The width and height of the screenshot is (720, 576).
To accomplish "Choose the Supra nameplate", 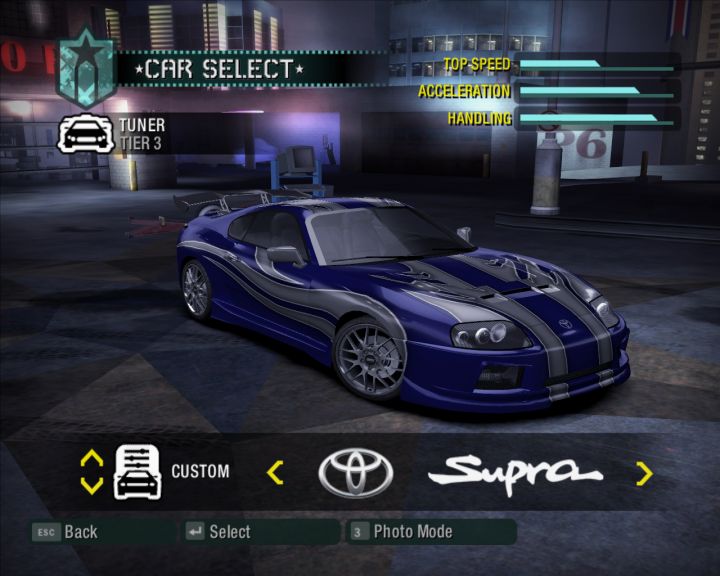I will click(x=522, y=471).
